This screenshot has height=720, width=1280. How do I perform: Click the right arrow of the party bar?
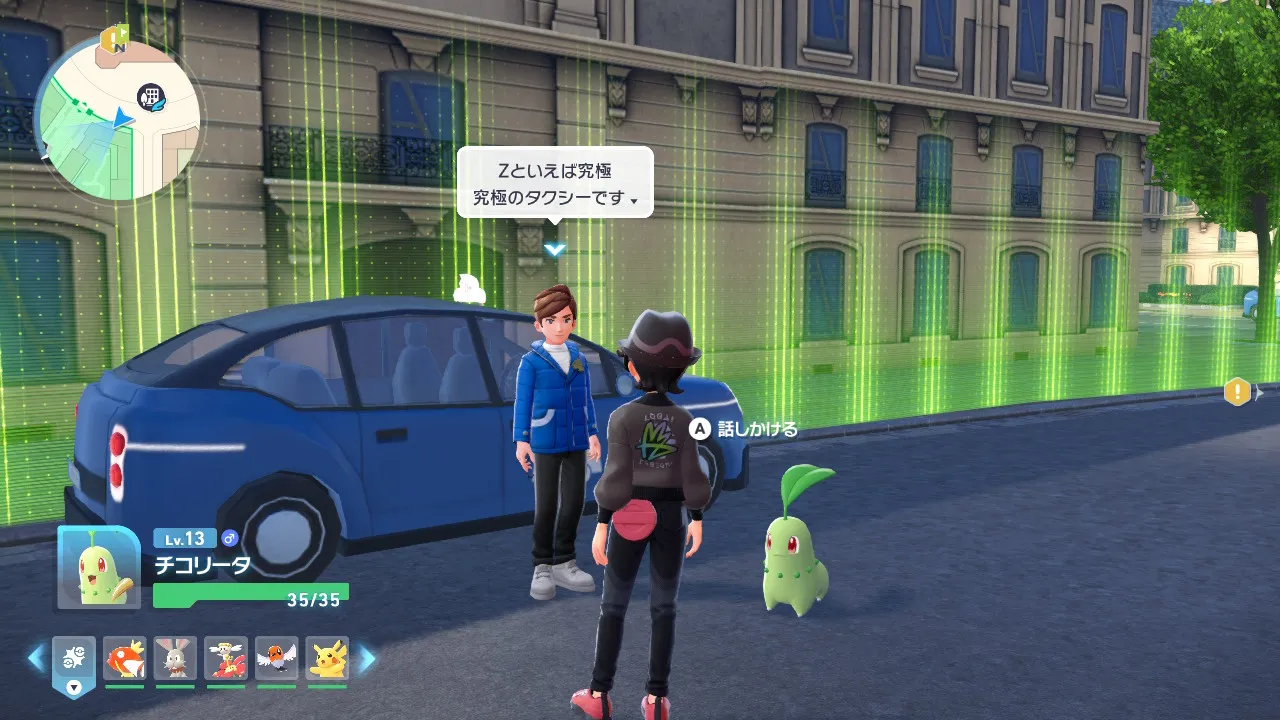pyautogui.click(x=367, y=658)
